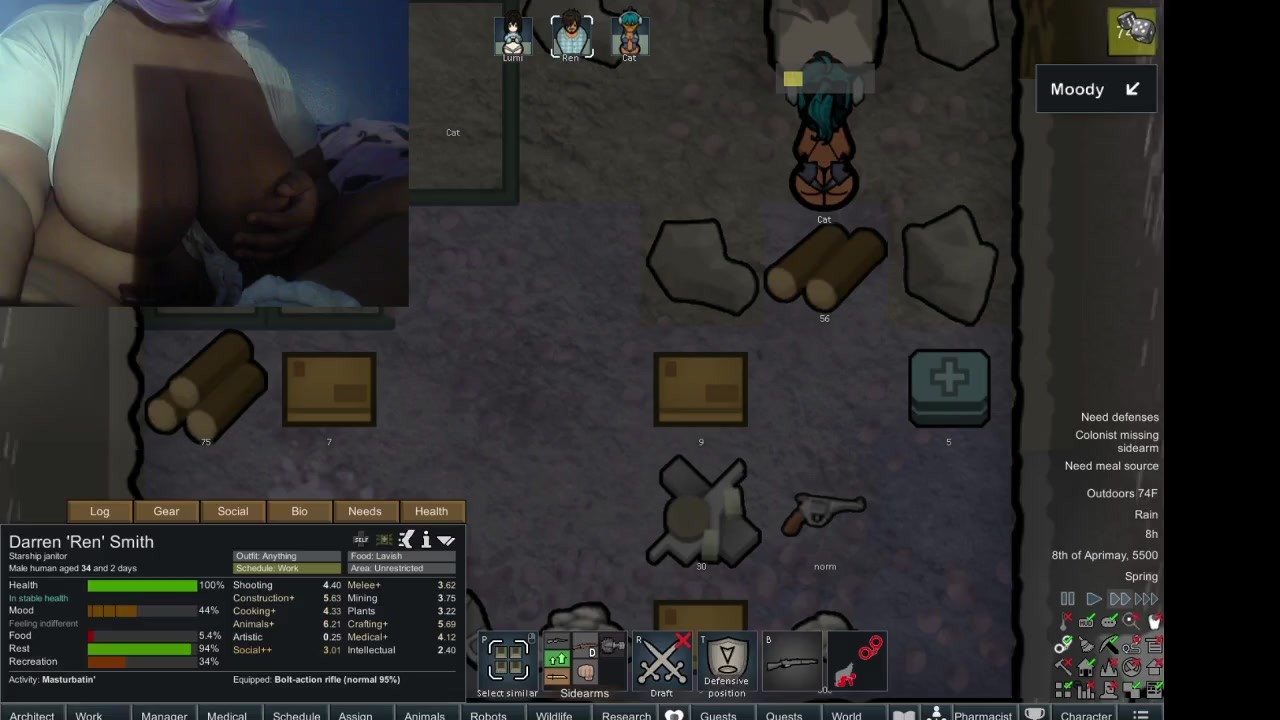Change the Food: Lavish restriction
Image resolution: width=1280 pixels, height=720 pixels.
tap(400, 556)
